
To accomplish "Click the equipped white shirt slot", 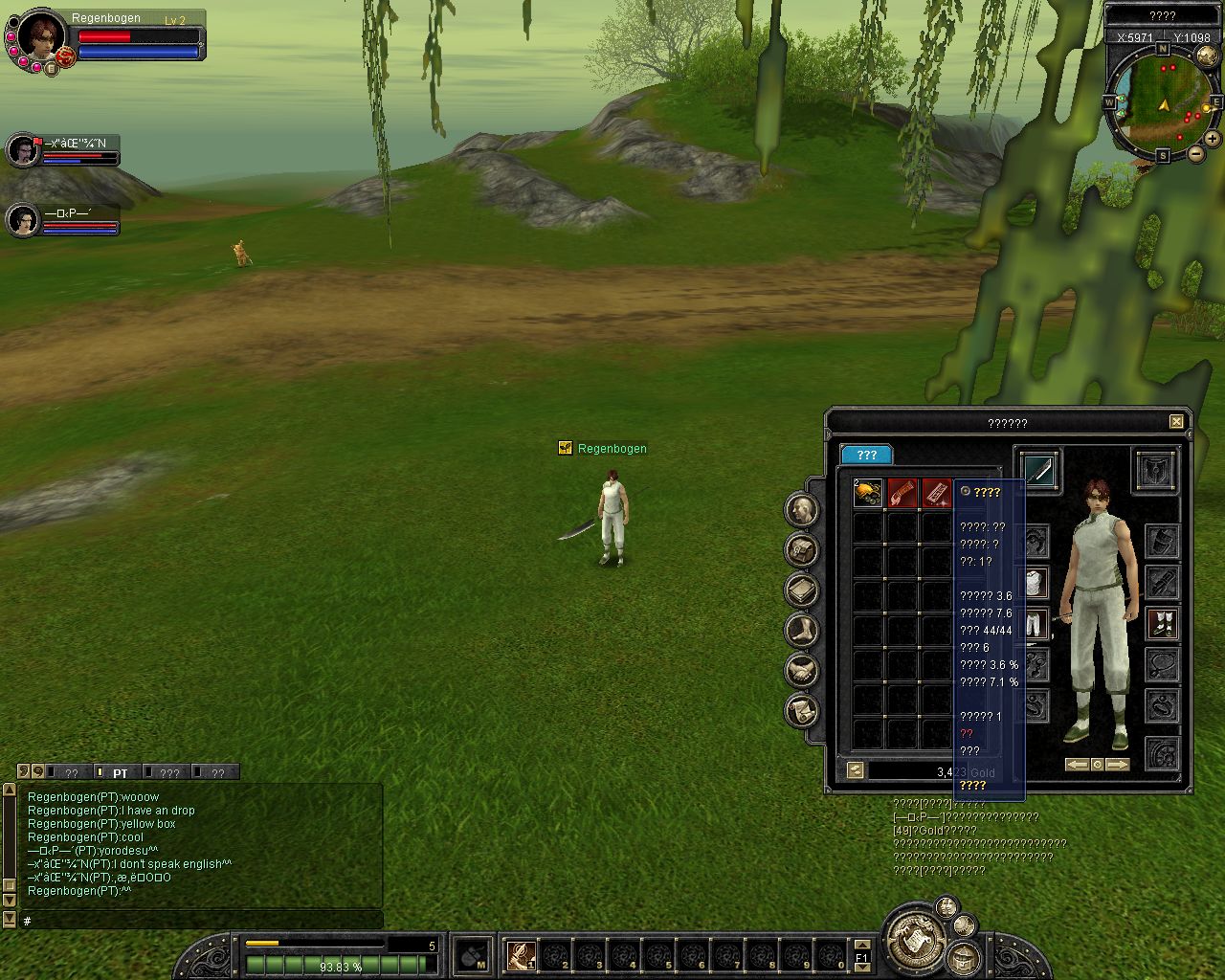I will click(x=1036, y=582).
